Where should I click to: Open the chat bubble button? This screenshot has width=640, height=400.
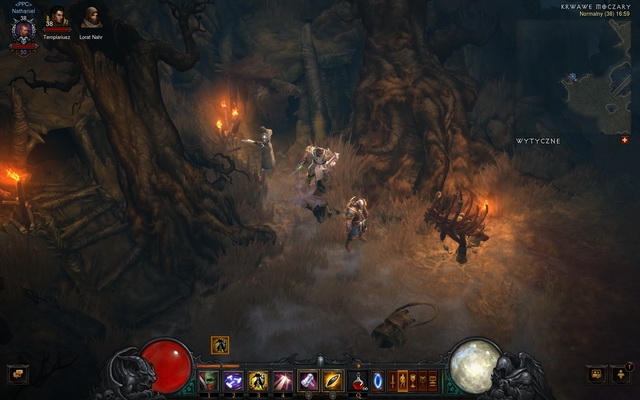[x=596, y=375]
